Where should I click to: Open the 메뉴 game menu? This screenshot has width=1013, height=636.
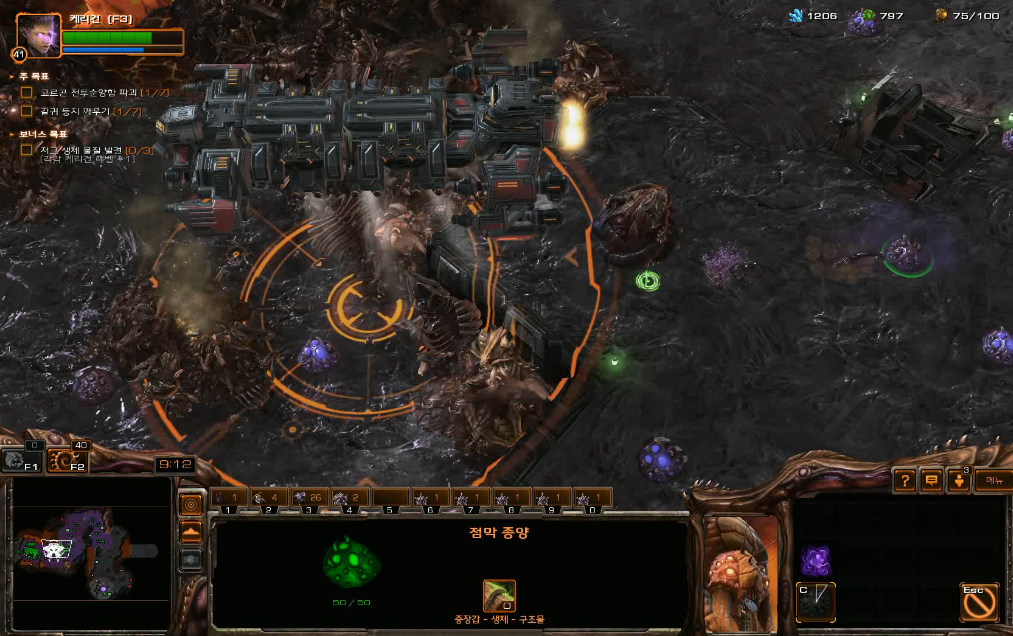992,481
